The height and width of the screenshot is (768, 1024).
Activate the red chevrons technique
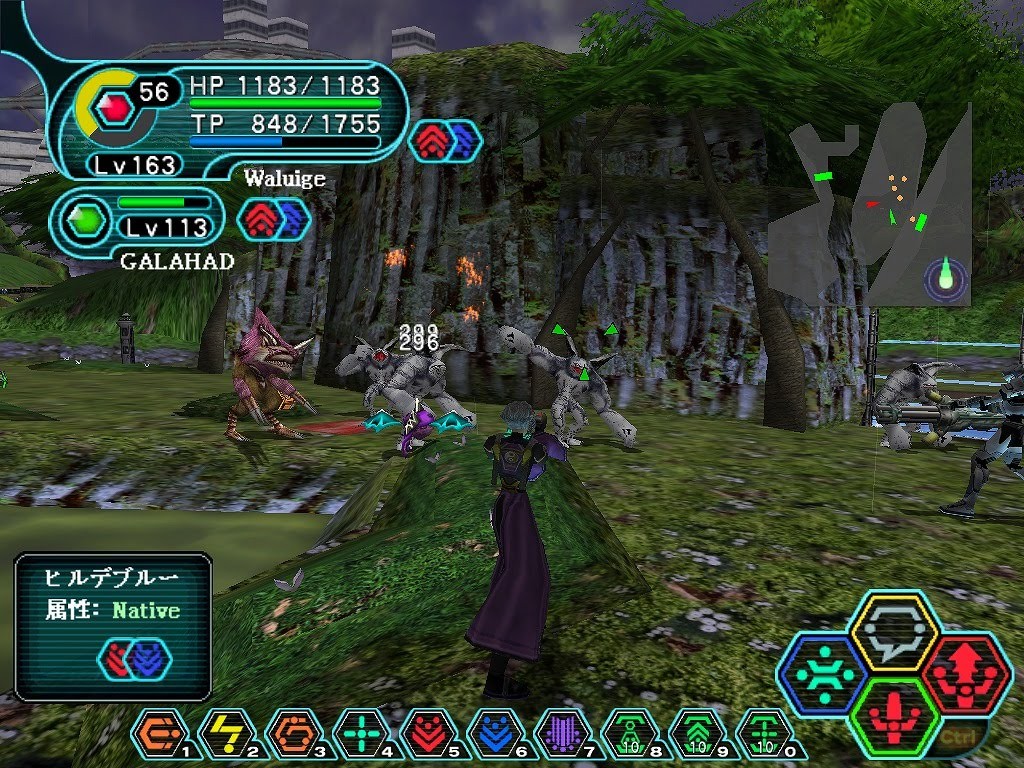pyautogui.click(x=427, y=733)
